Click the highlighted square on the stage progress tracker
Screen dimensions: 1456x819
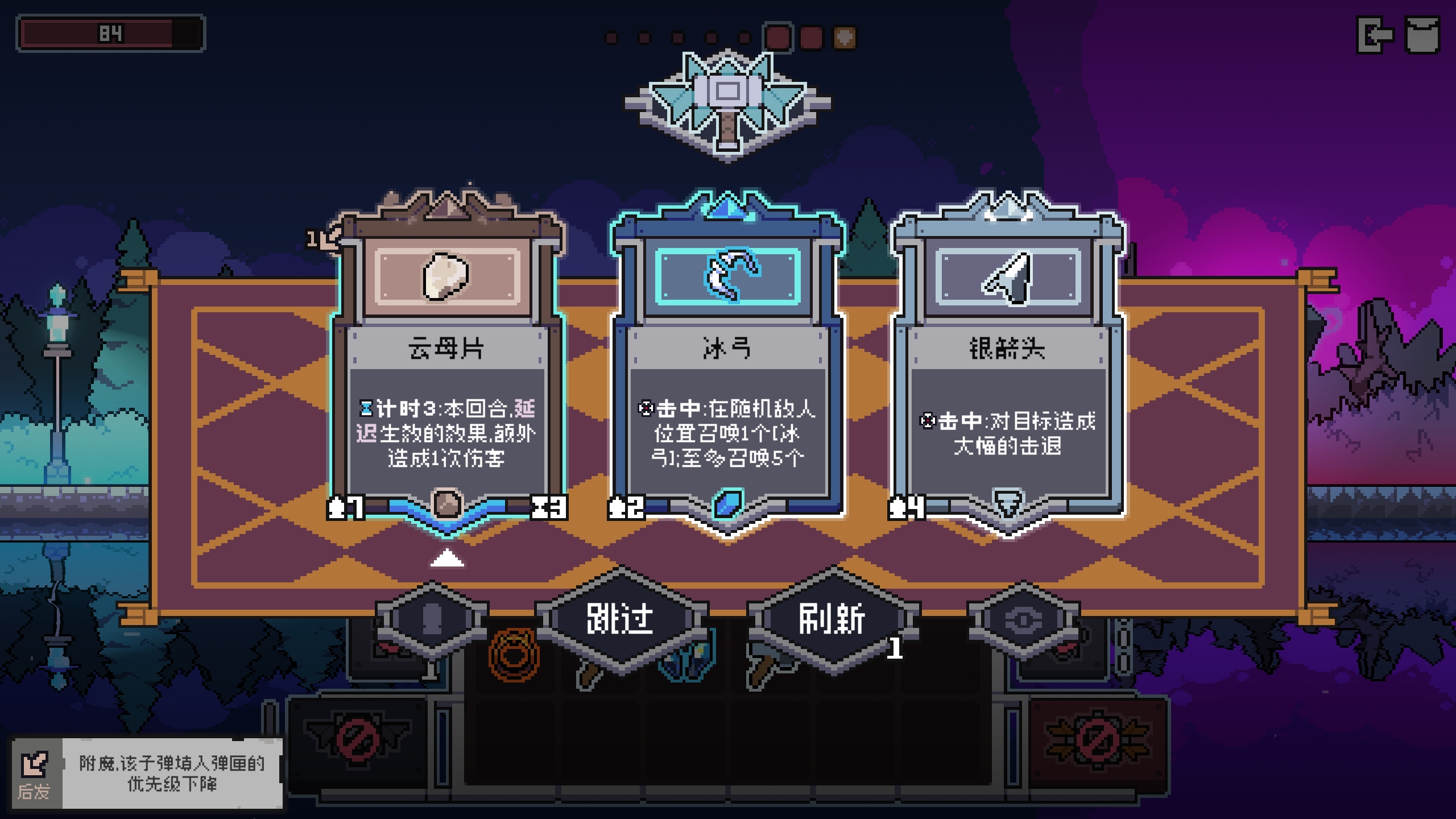777,36
